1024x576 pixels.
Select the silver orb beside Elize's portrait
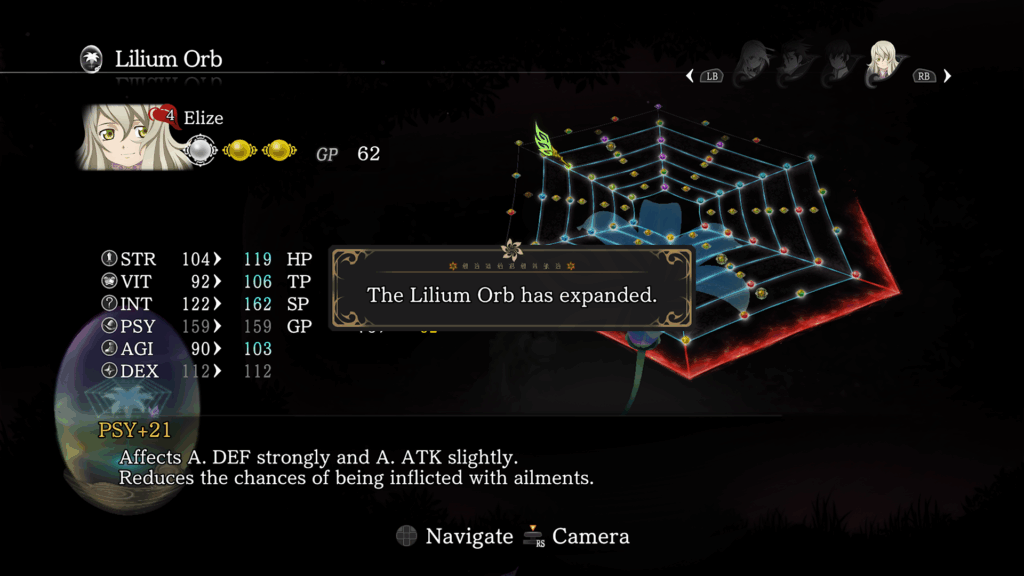coord(201,151)
